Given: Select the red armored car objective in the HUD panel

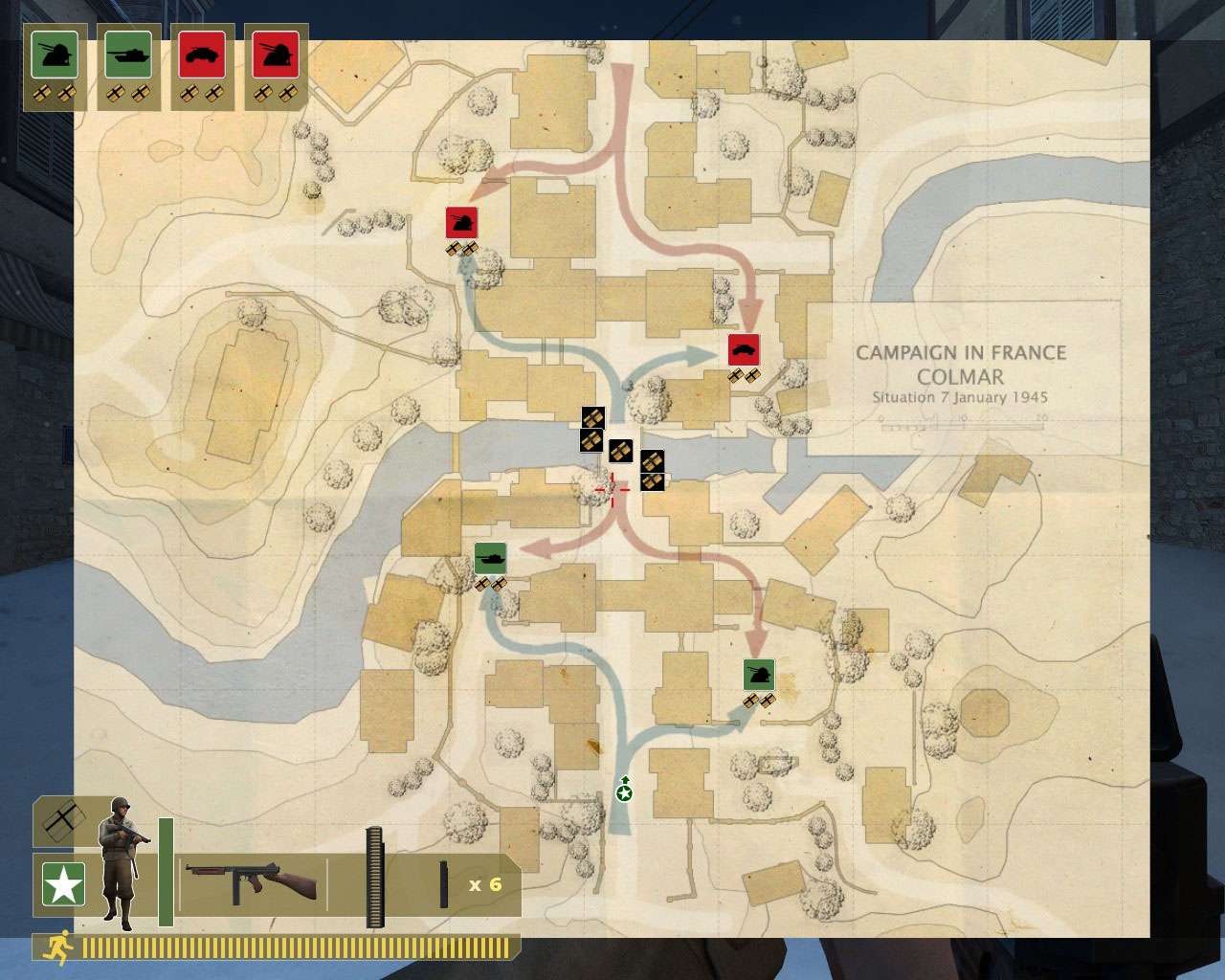Looking at the screenshot, I should tap(202, 55).
